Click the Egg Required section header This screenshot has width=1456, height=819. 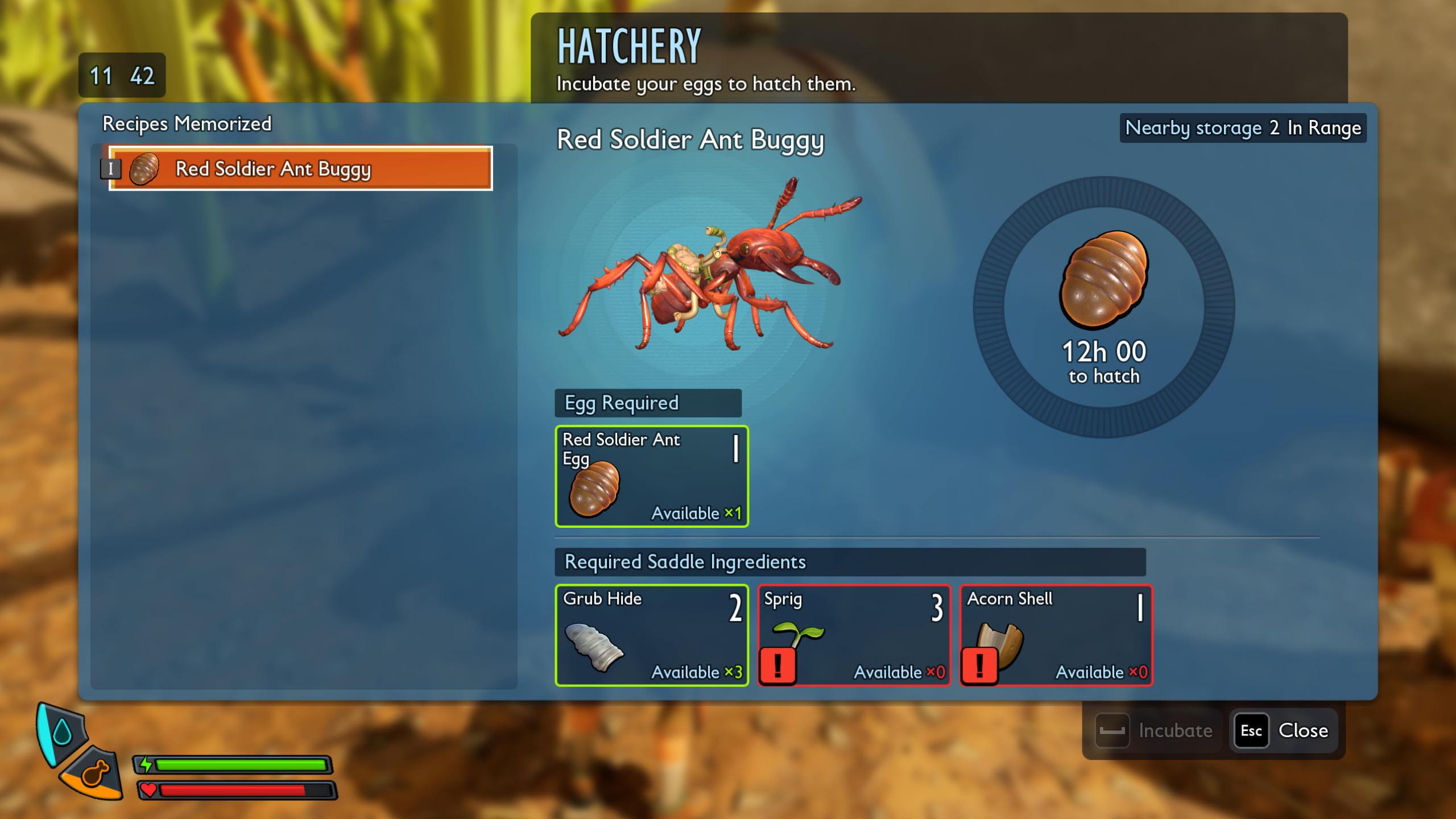pyautogui.click(x=648, y=403)
